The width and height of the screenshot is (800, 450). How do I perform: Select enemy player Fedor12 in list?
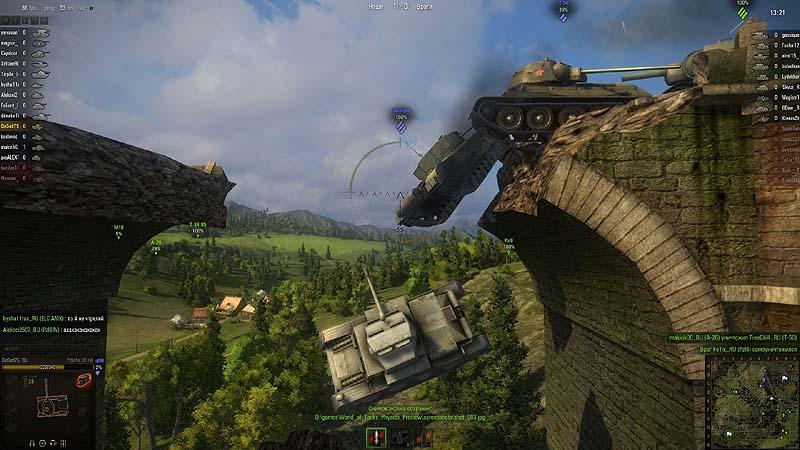tap(788, 43)
